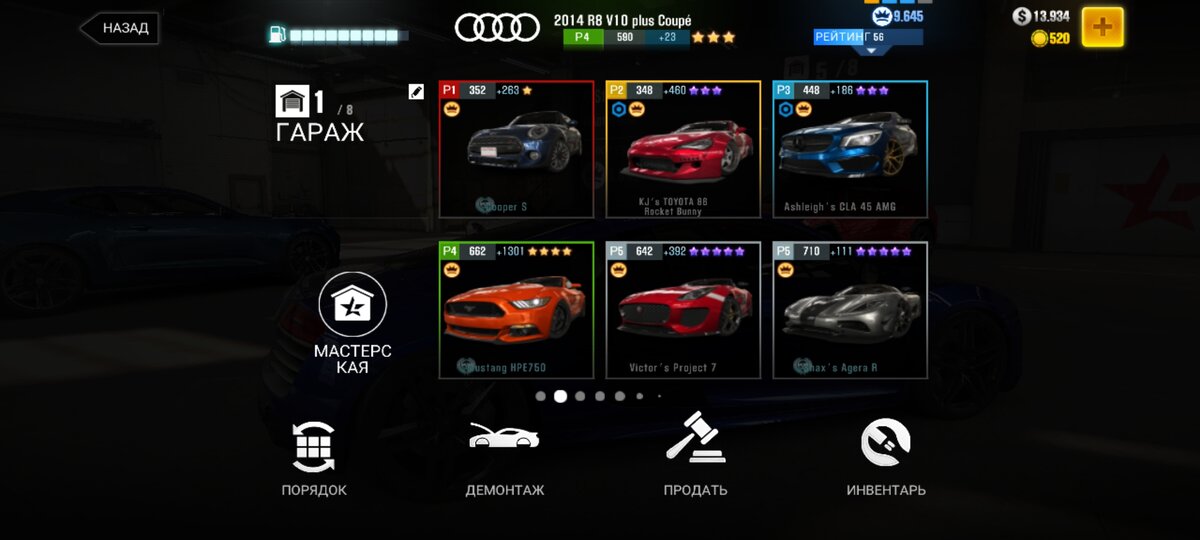Select Victor's Project 7 car card
Screen dimensions: 1200x540
(x=683, y=310)
